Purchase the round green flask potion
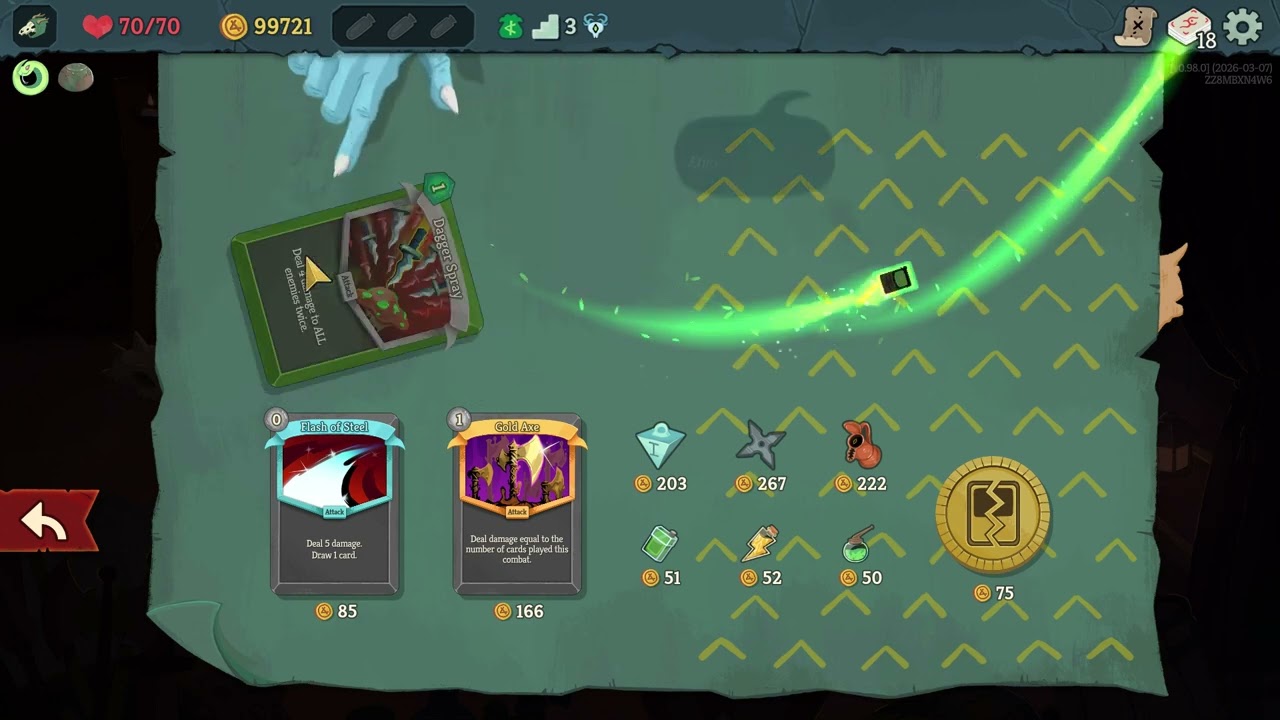Screen dimensions: 1280x720 pos(858,544)
